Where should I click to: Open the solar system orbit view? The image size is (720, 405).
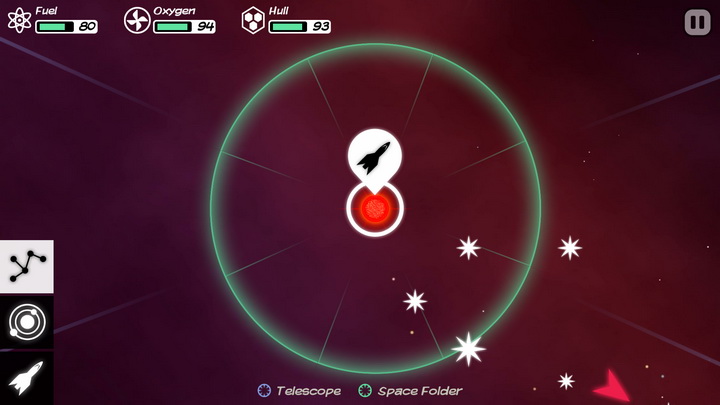click(27, 322)
